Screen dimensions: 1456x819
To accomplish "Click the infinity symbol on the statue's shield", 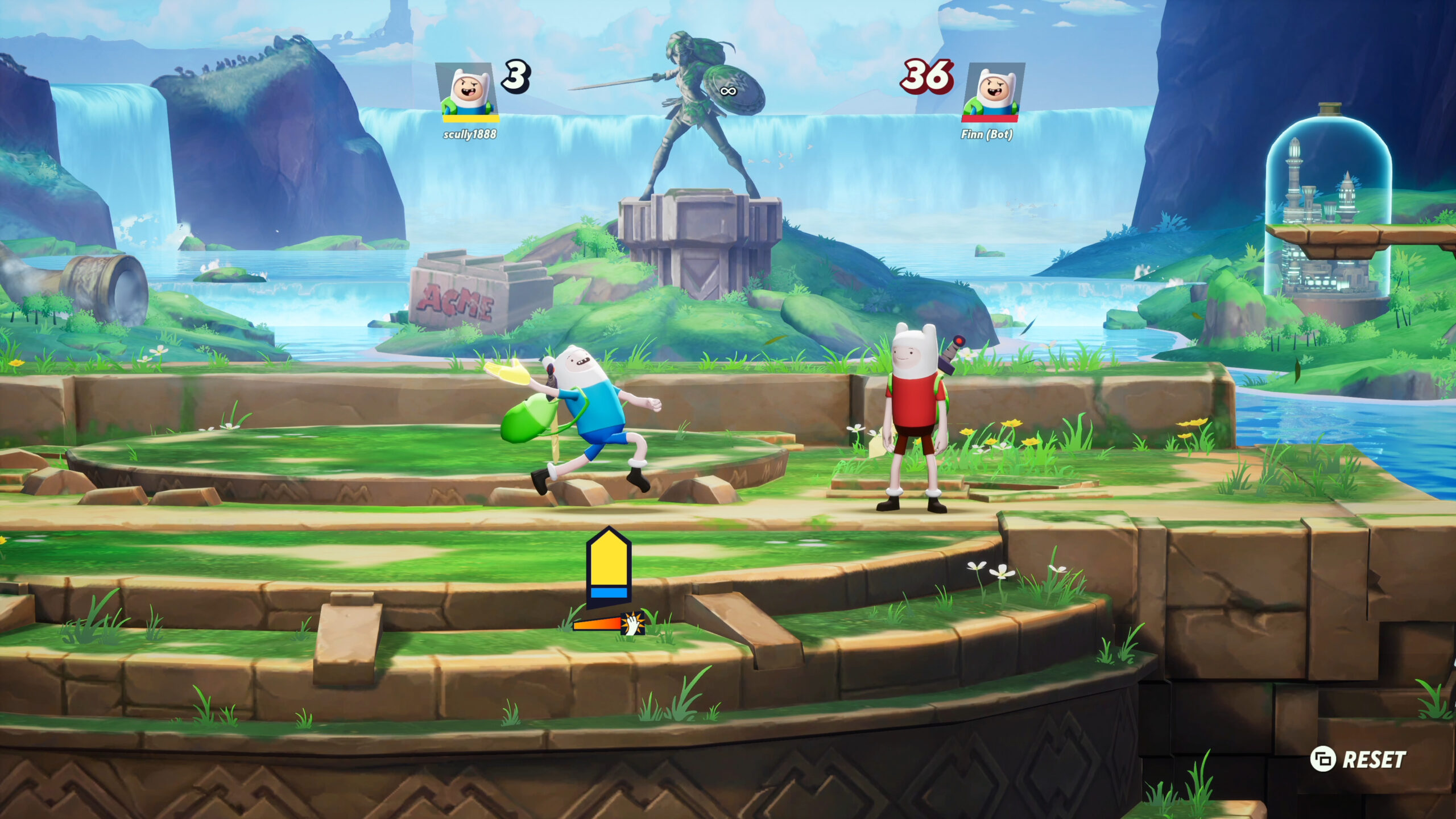I will [x=729, y=91].
